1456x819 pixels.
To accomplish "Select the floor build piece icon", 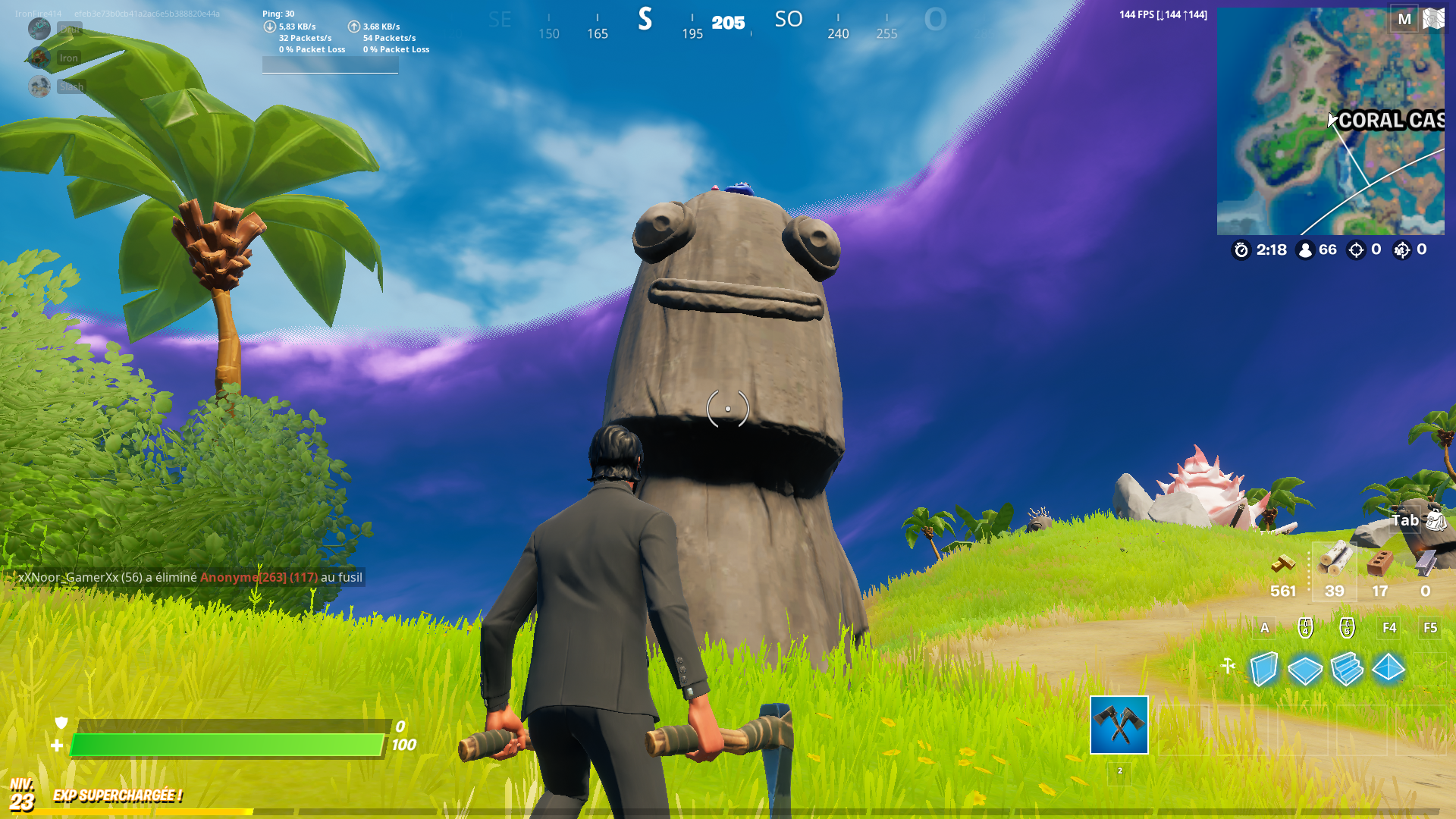I will click(x=1305, y=672).
